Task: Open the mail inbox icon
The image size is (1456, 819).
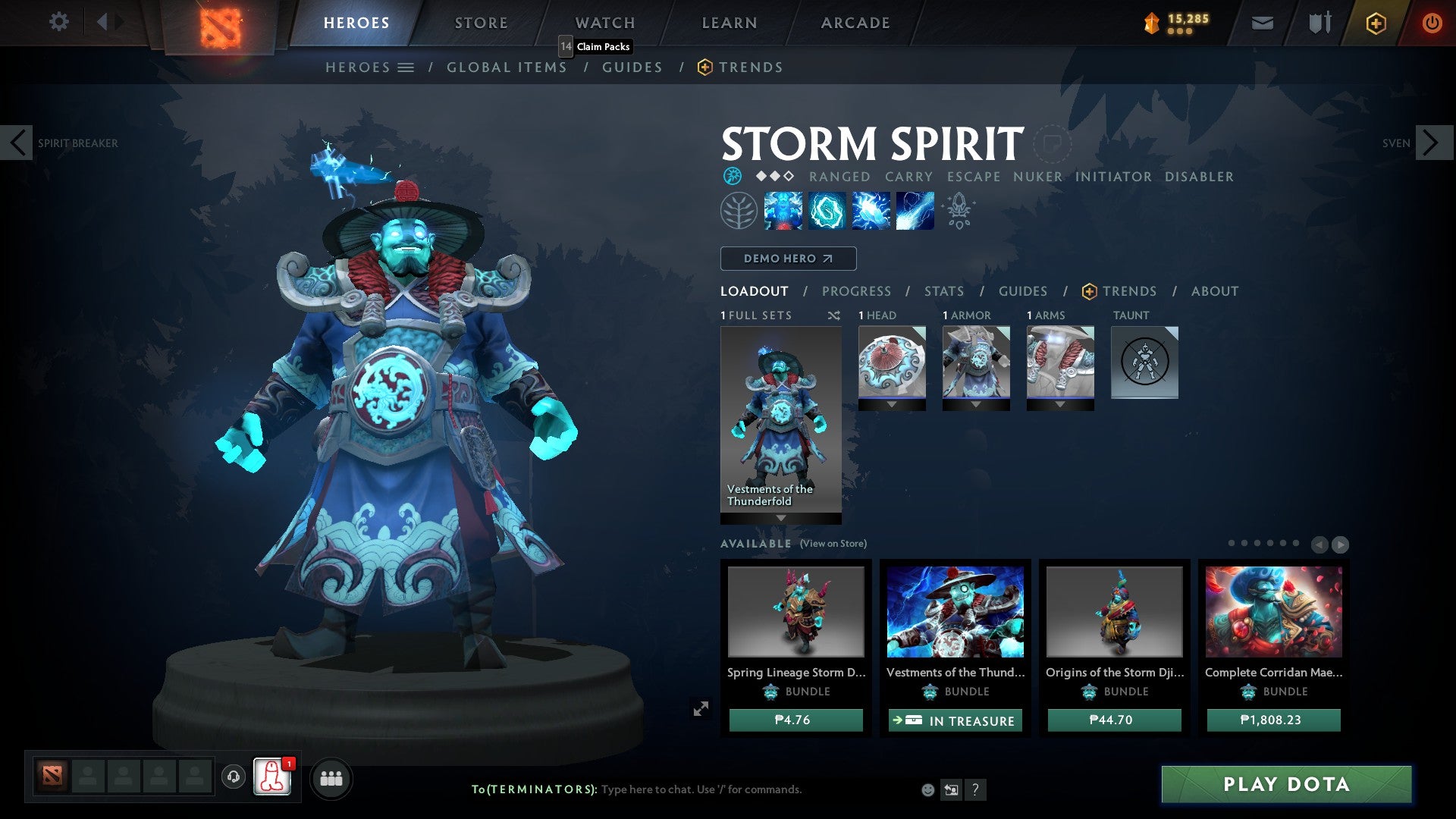Action: point(1261,23)
